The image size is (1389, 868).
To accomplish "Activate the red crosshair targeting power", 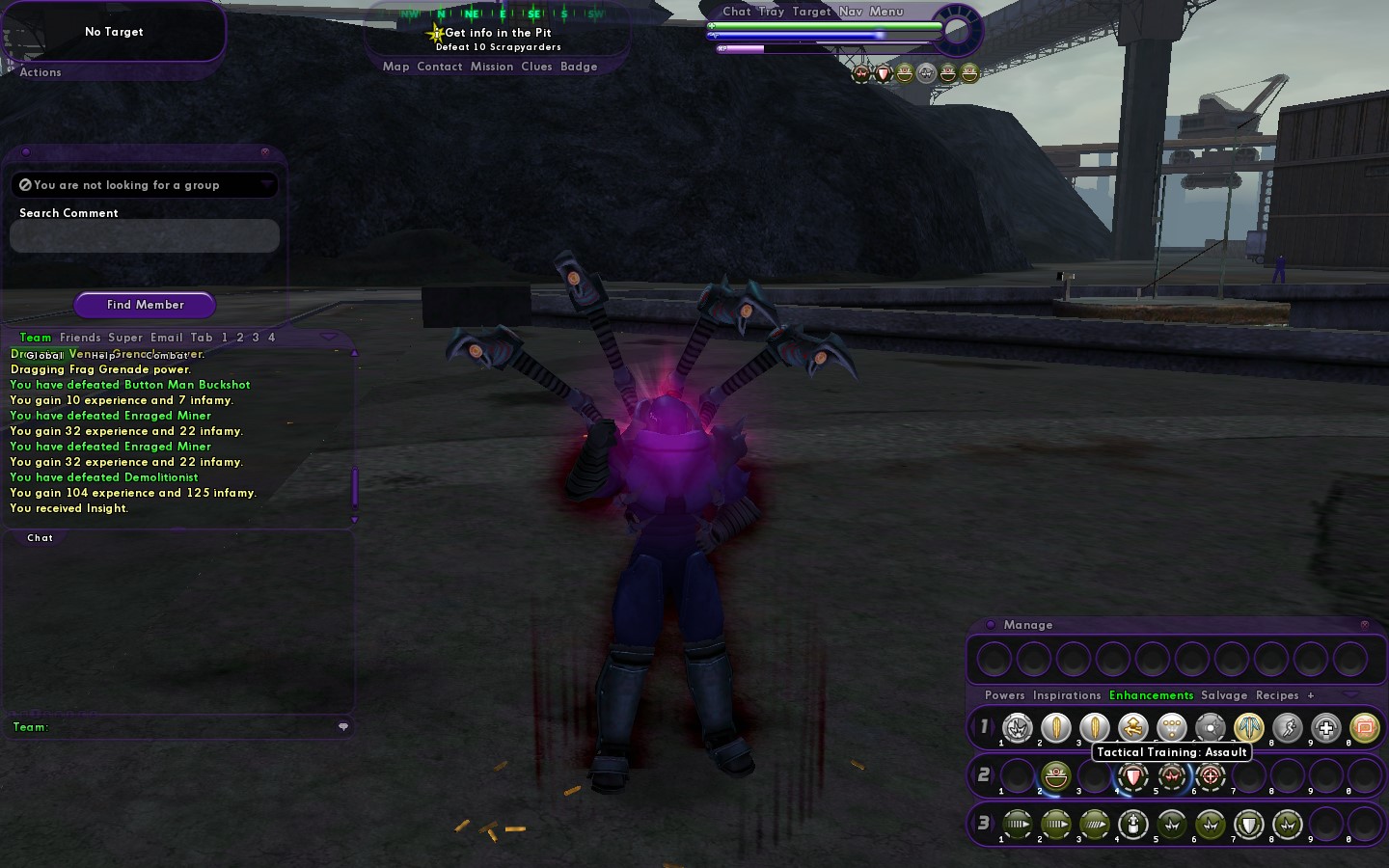I will pos(1211,775).
